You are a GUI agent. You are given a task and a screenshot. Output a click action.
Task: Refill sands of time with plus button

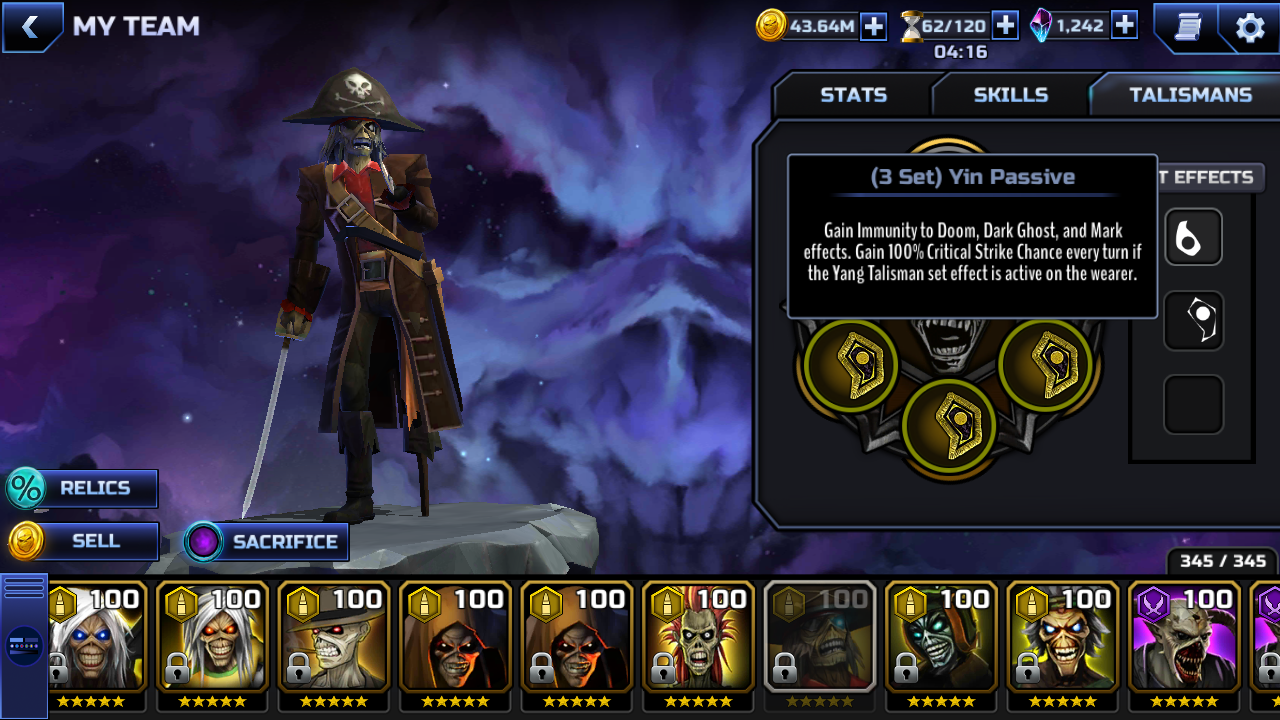pyautogui.click(x=1005, y=26)
